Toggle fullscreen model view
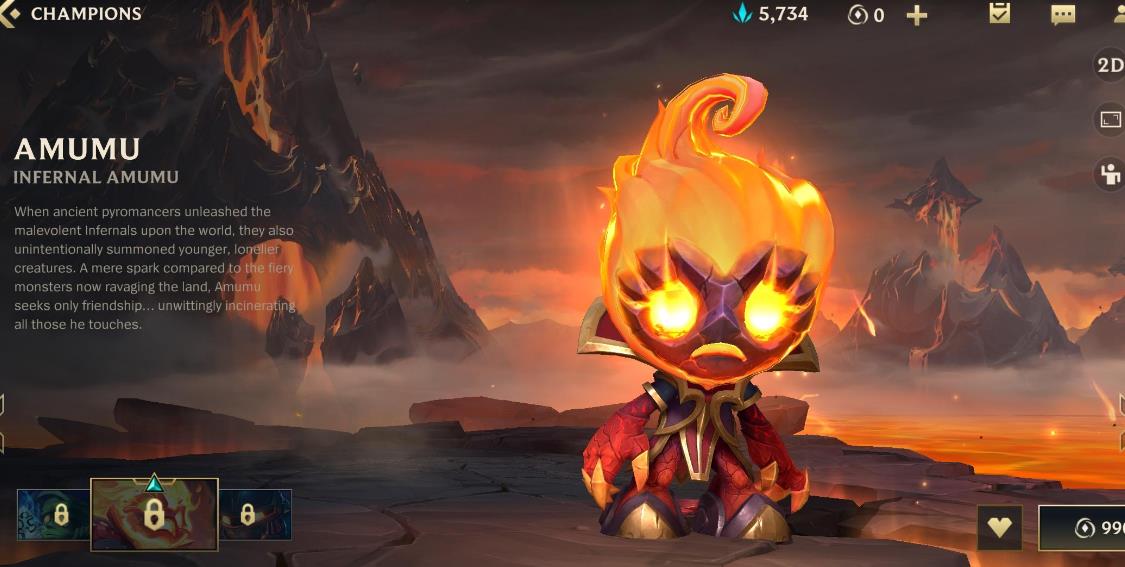 click(1110, 120)
